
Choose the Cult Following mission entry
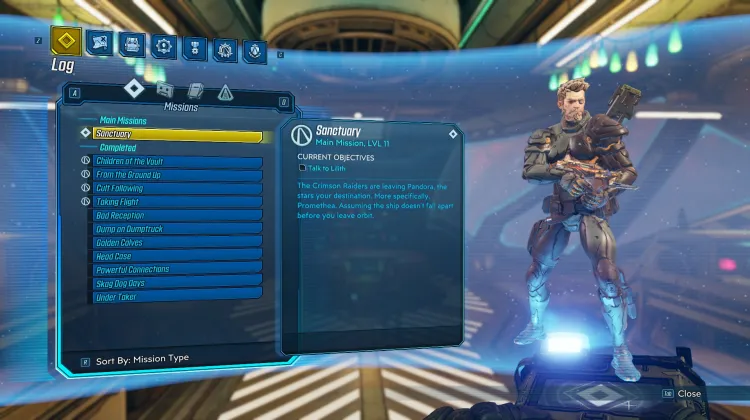point(176,189)
